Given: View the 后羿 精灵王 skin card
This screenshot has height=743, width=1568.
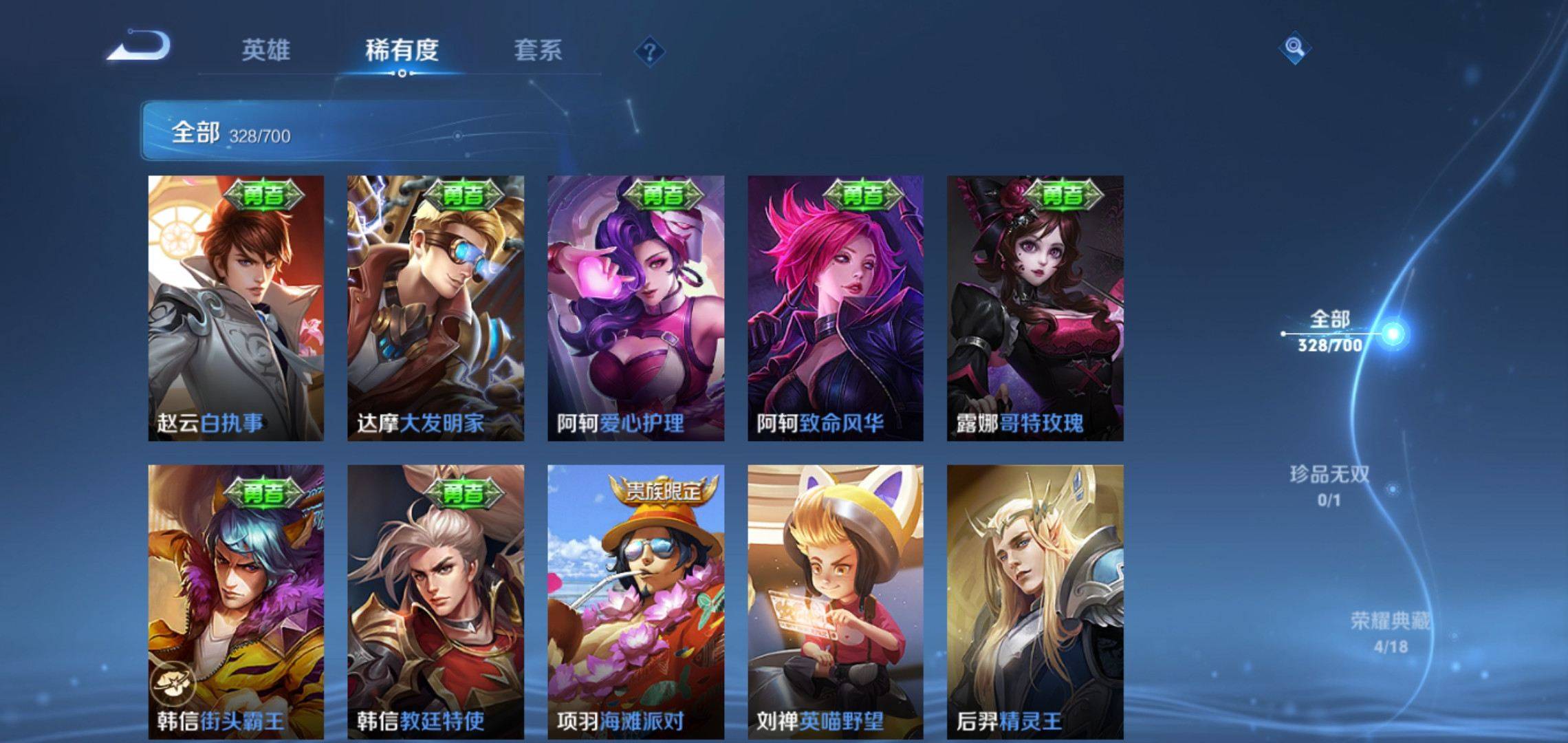Looking at the screenshot, I should [1035, 601].
